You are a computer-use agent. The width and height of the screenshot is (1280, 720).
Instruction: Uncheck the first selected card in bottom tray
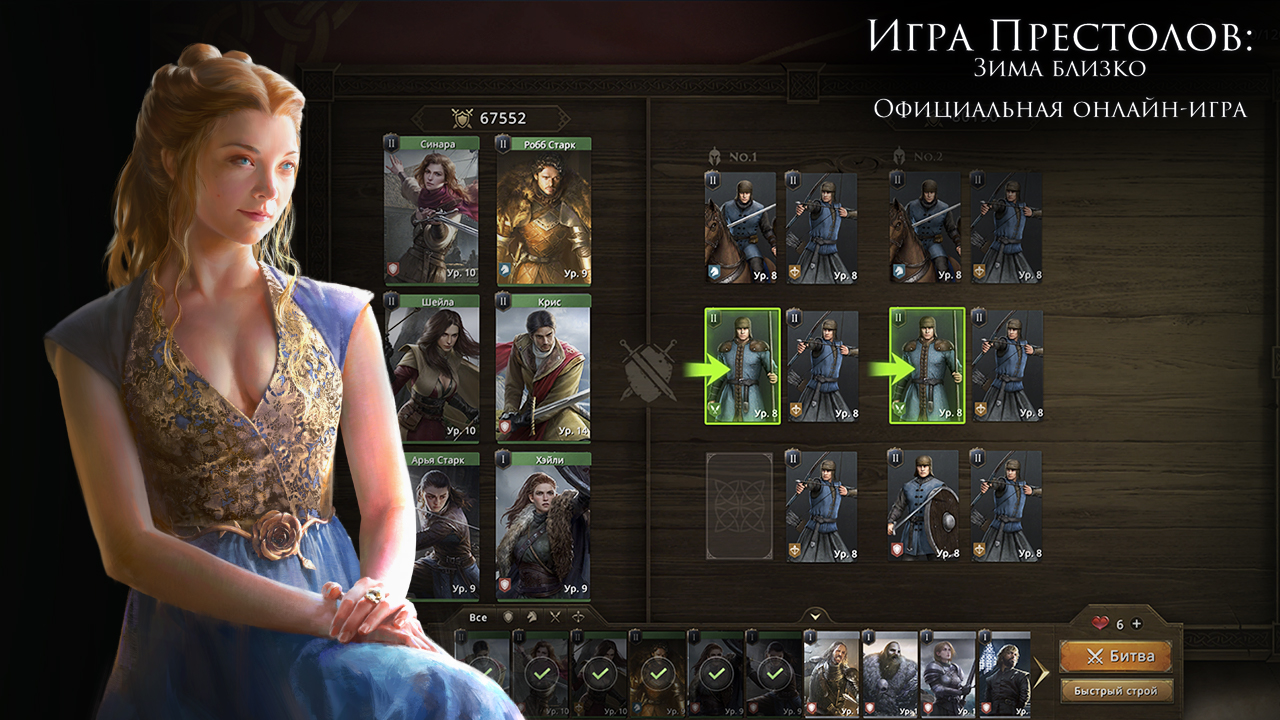[488, 672]
